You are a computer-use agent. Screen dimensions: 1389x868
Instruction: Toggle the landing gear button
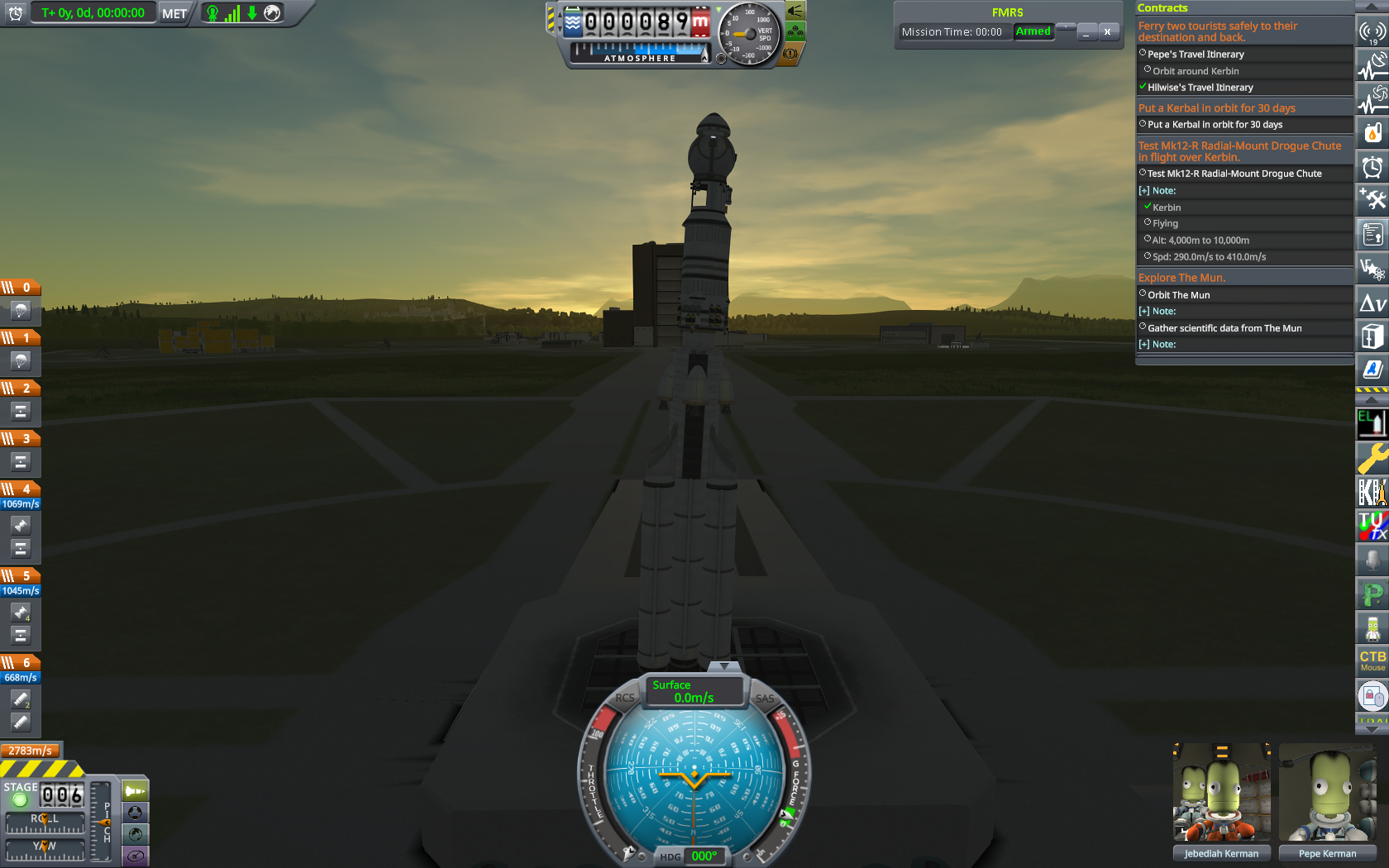pos(795,32)
